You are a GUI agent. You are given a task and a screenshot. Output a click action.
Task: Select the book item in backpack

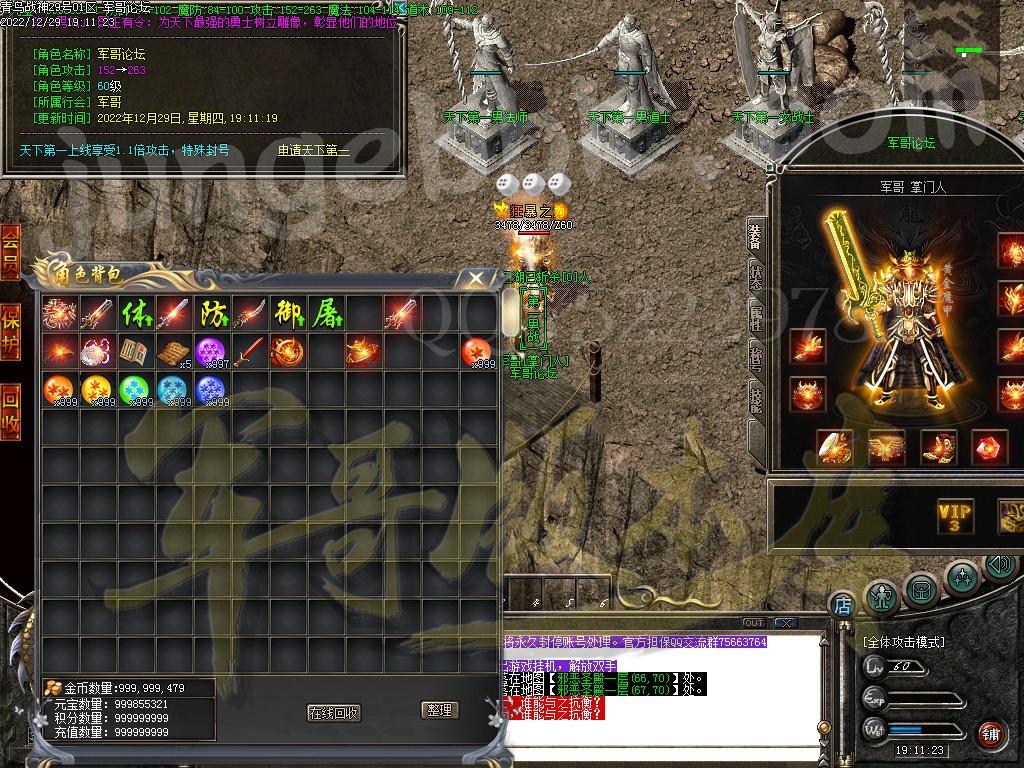point(135,352)
